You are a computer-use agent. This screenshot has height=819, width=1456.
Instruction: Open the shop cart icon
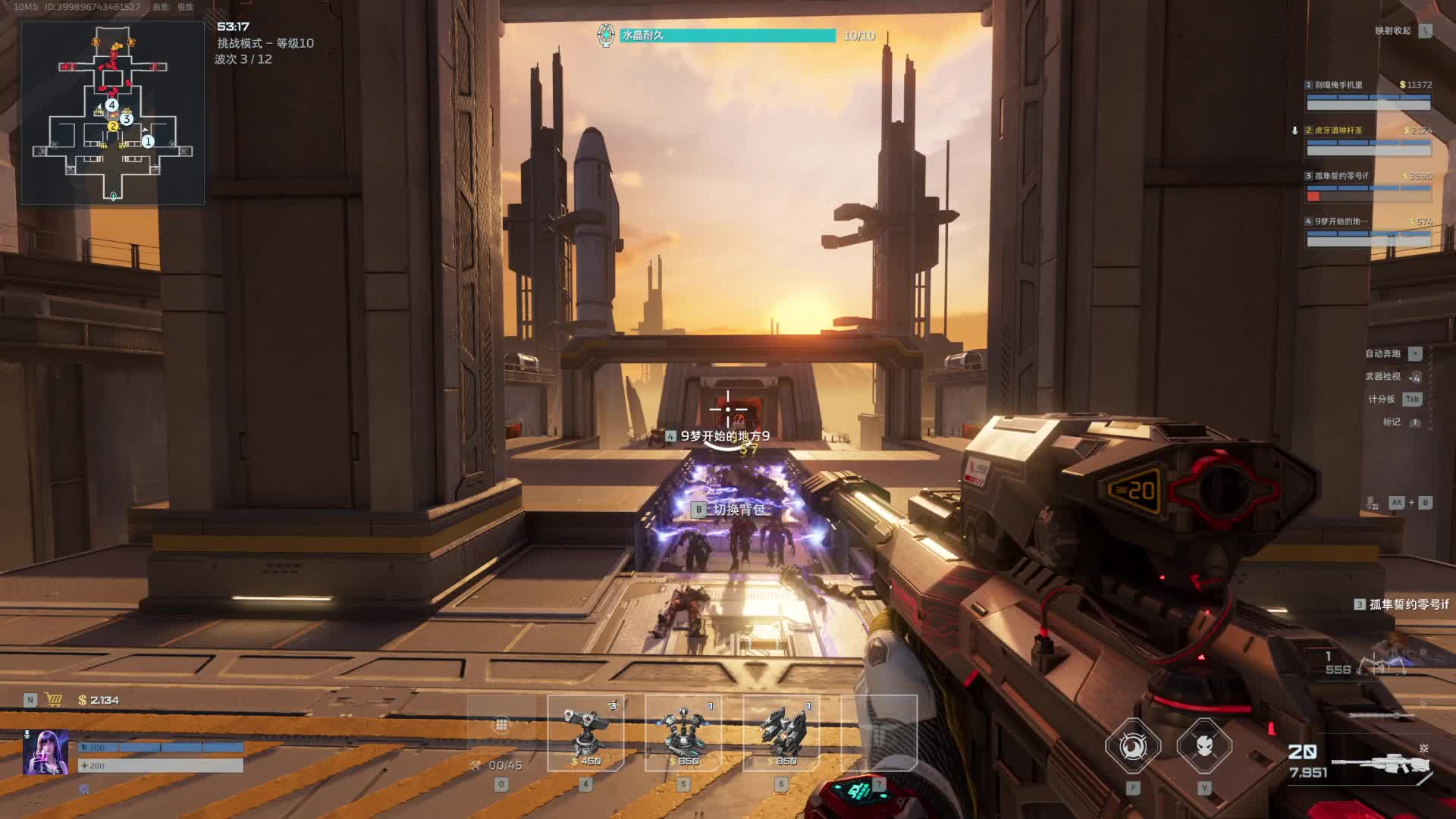pyautogui.click(x=54, y=700)
